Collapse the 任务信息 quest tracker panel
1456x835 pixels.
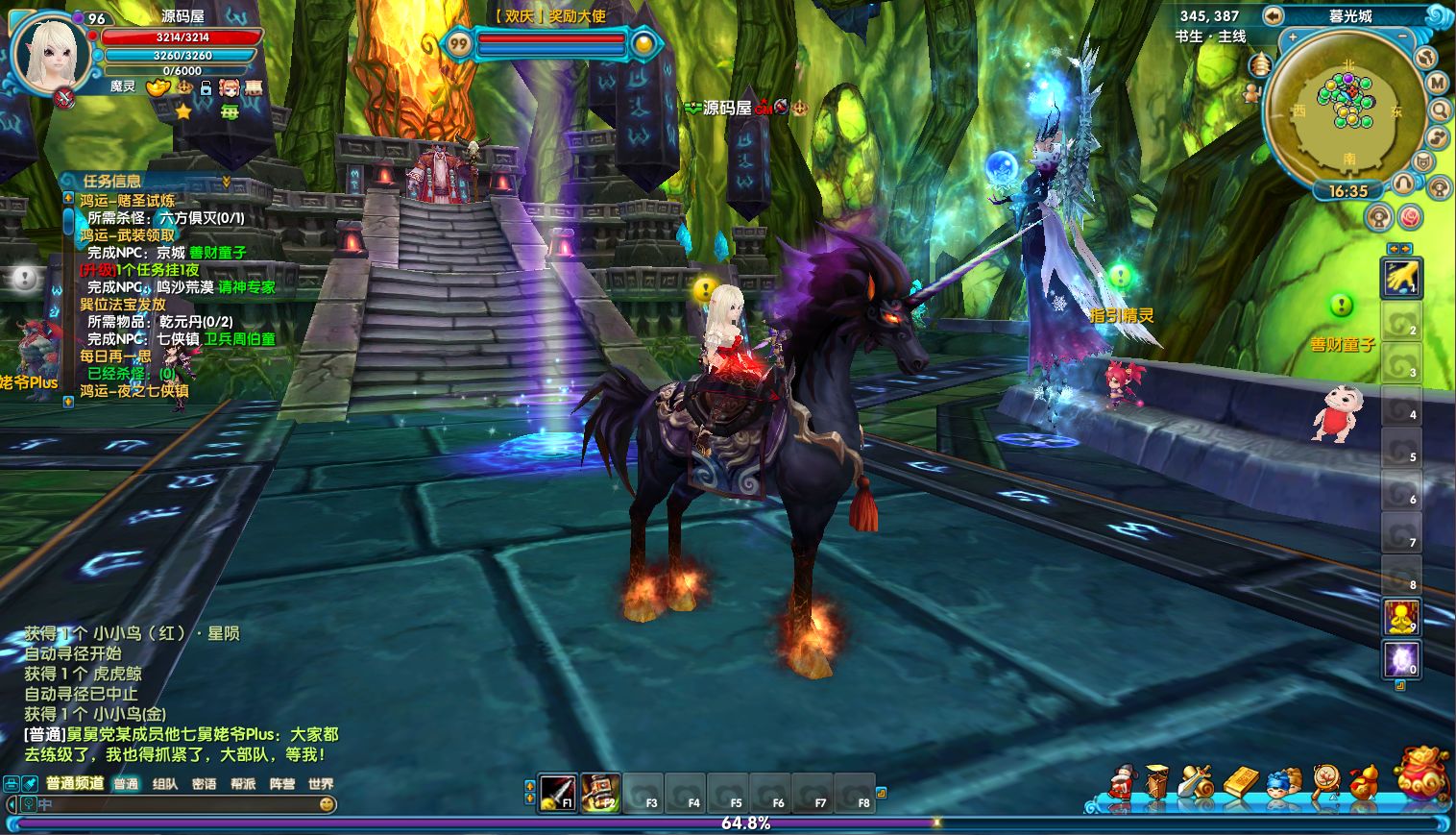[227, 181]
